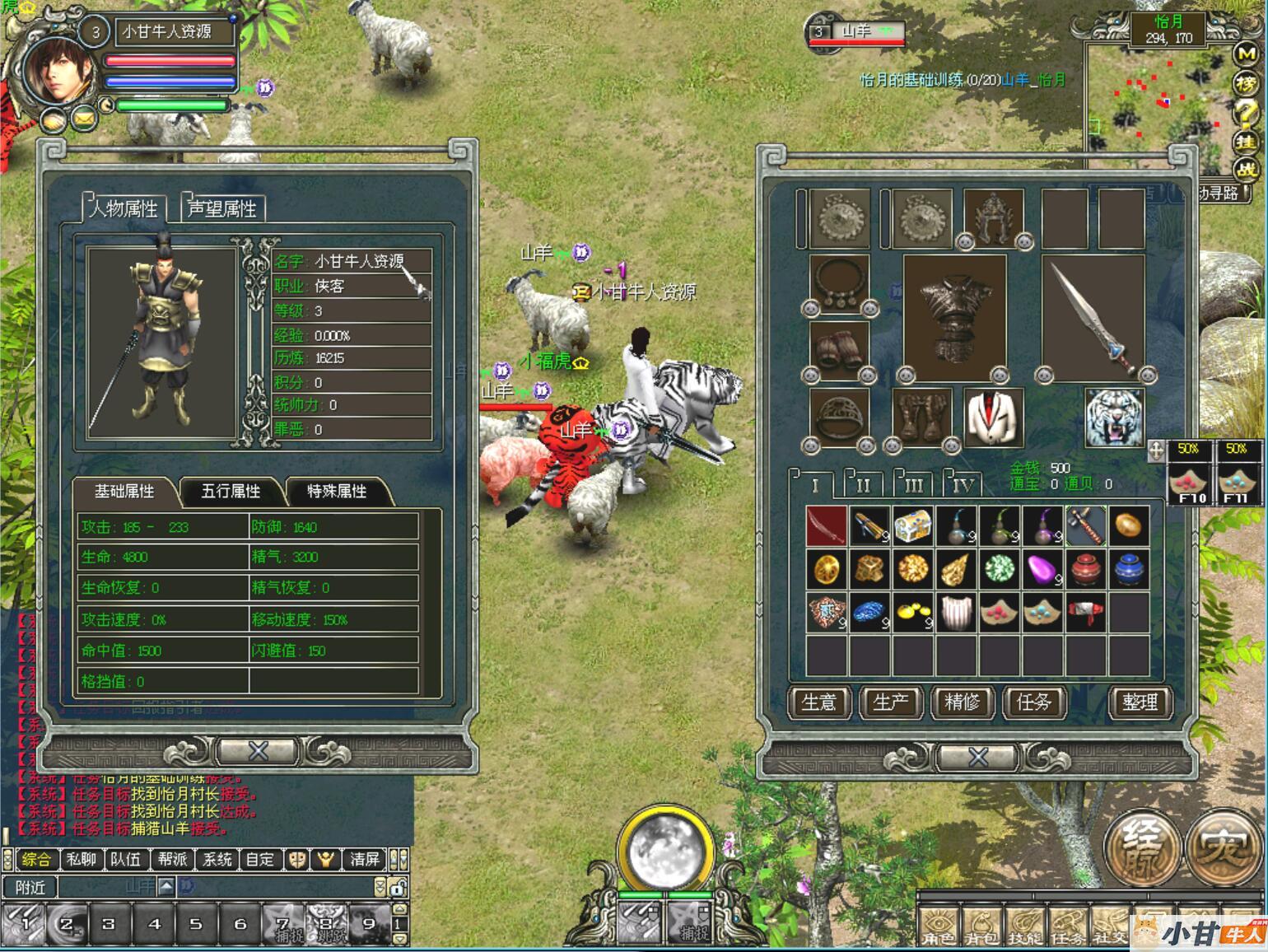
Task: Select the 精修 refine button
Action: click(x=962, y=702)
